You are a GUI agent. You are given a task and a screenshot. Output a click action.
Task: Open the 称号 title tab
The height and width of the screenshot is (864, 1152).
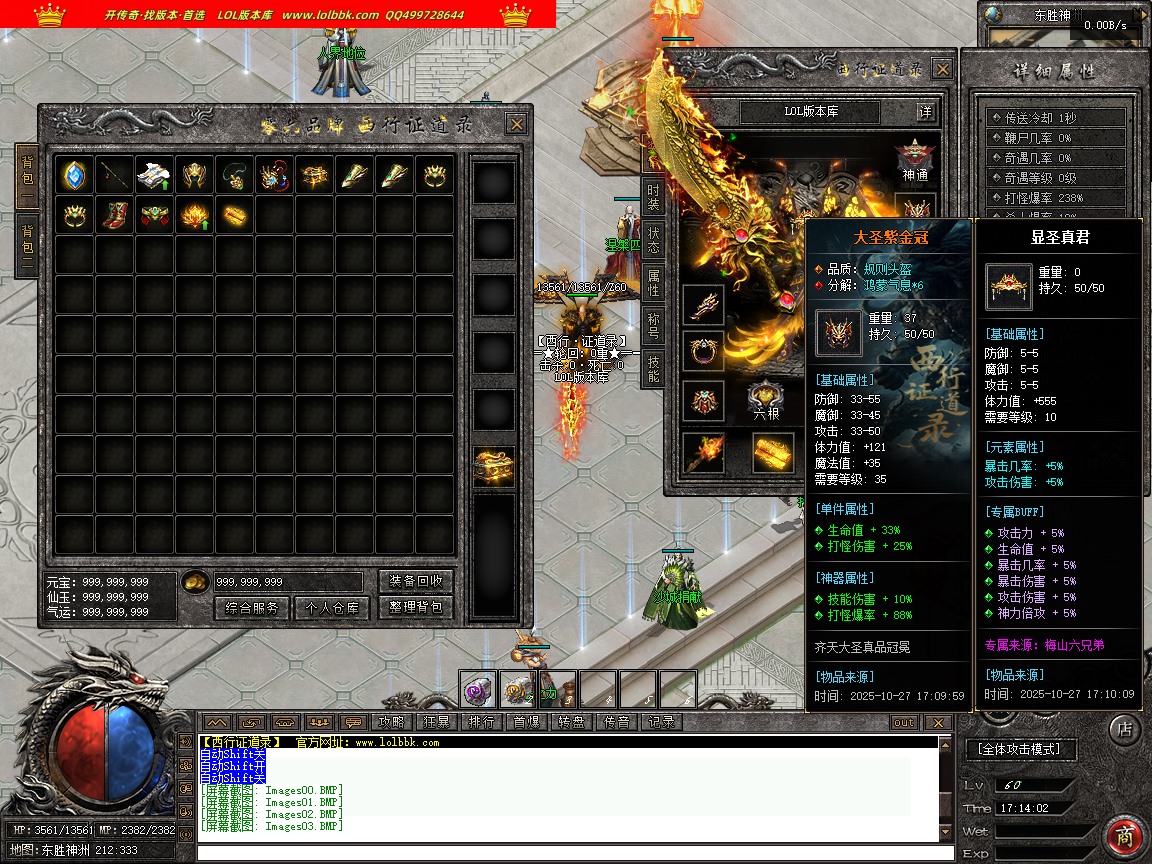pos(653,326)
